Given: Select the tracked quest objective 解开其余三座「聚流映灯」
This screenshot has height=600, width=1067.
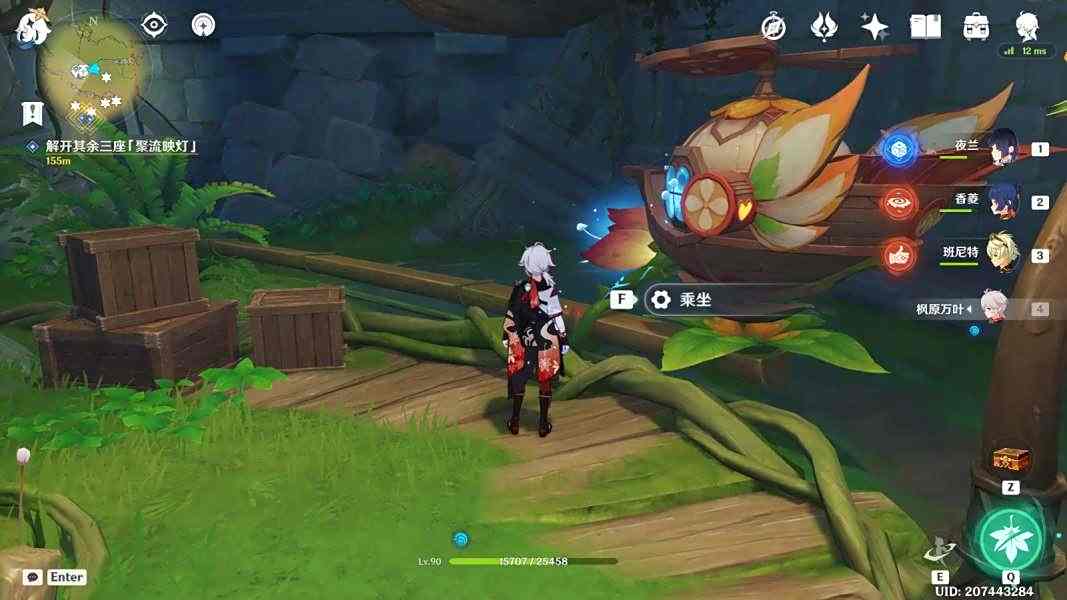Looking at the screenshot, I should (x=119, y=146).
